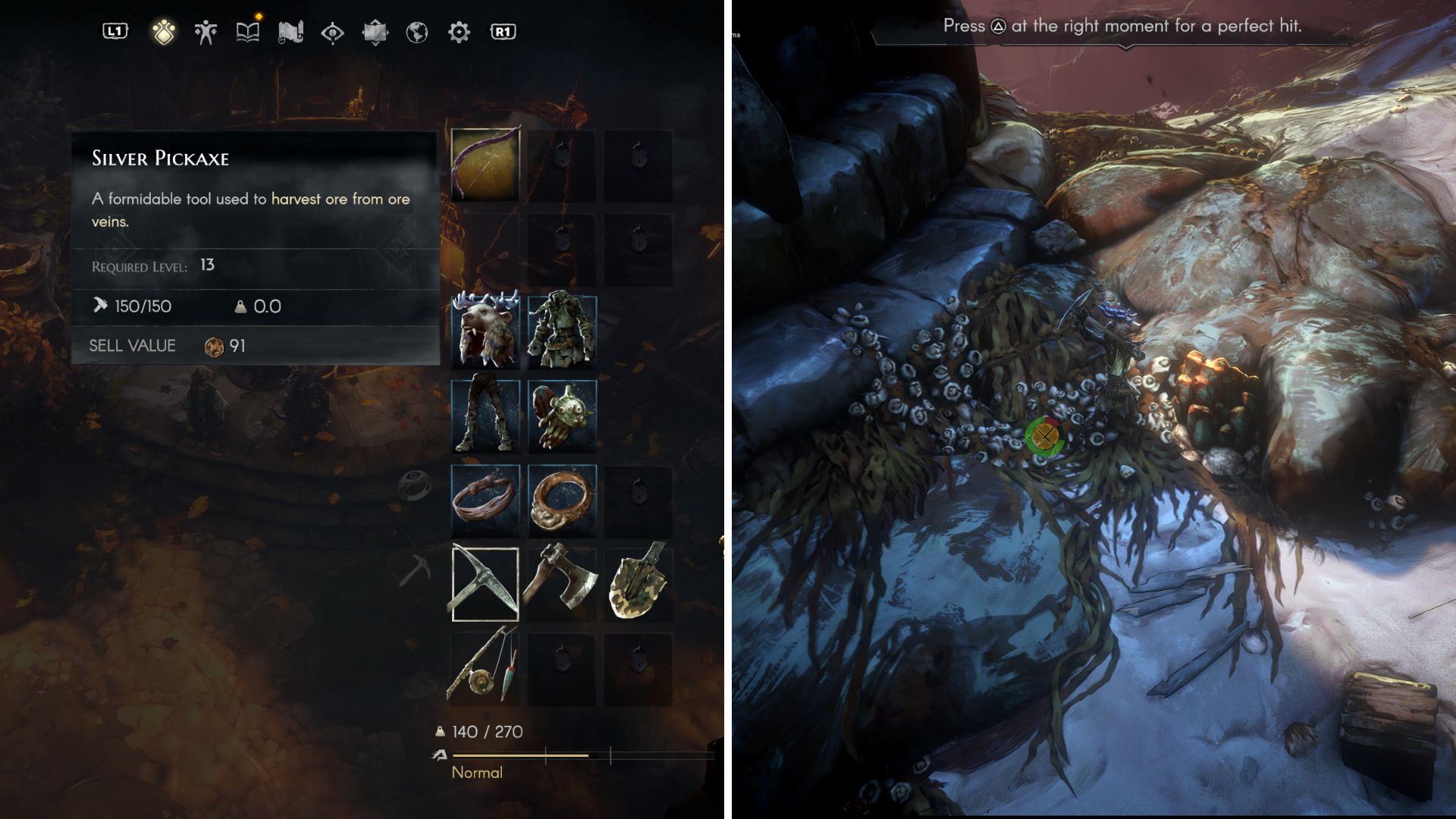Image resolution: width=1456 pixels, height=819 pixels.
Task: Show the diamond-framed book tab
Action: (x=375, y=32)
